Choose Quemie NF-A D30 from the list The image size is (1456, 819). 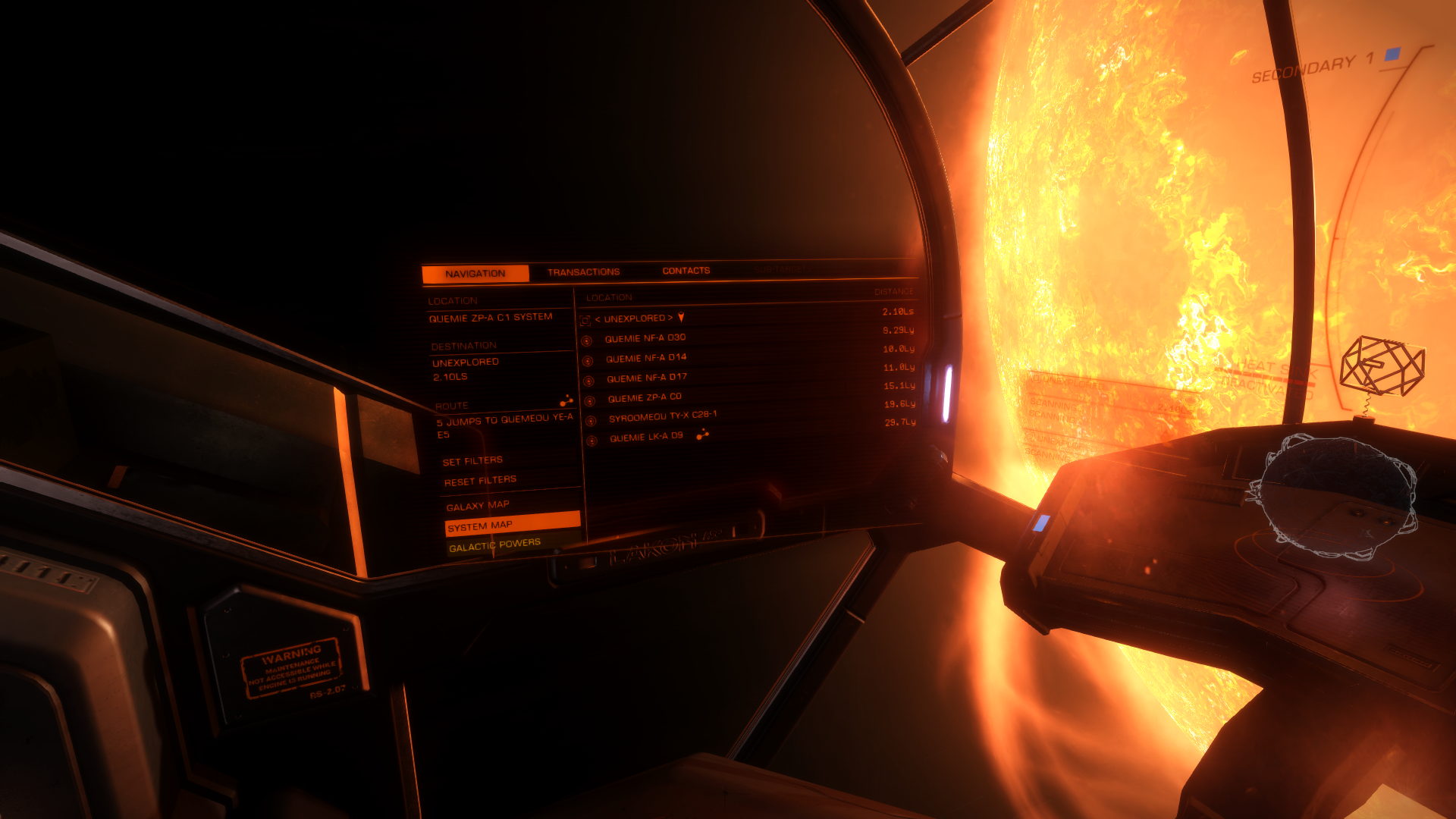tap(645, 338)
